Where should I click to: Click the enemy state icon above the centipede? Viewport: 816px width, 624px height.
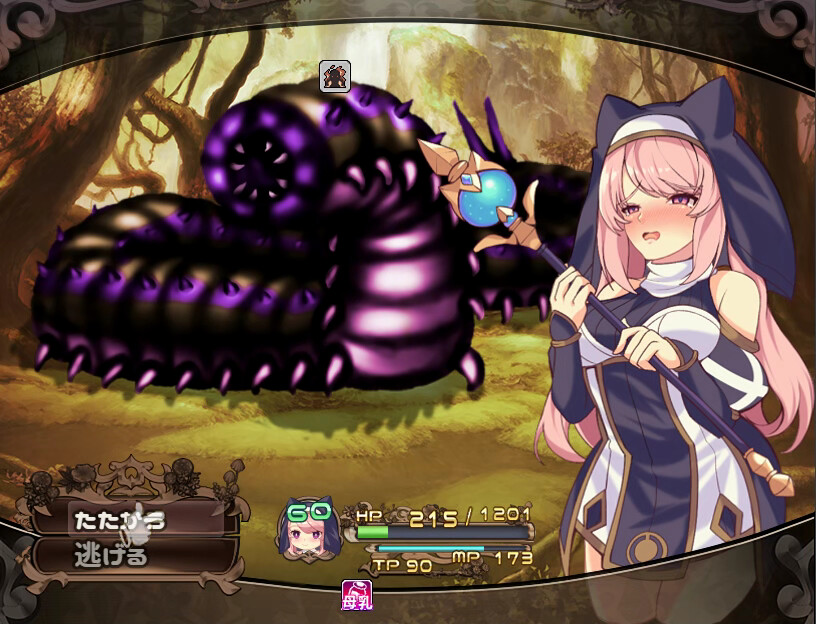pyautogui.click(x=334, y=76)
